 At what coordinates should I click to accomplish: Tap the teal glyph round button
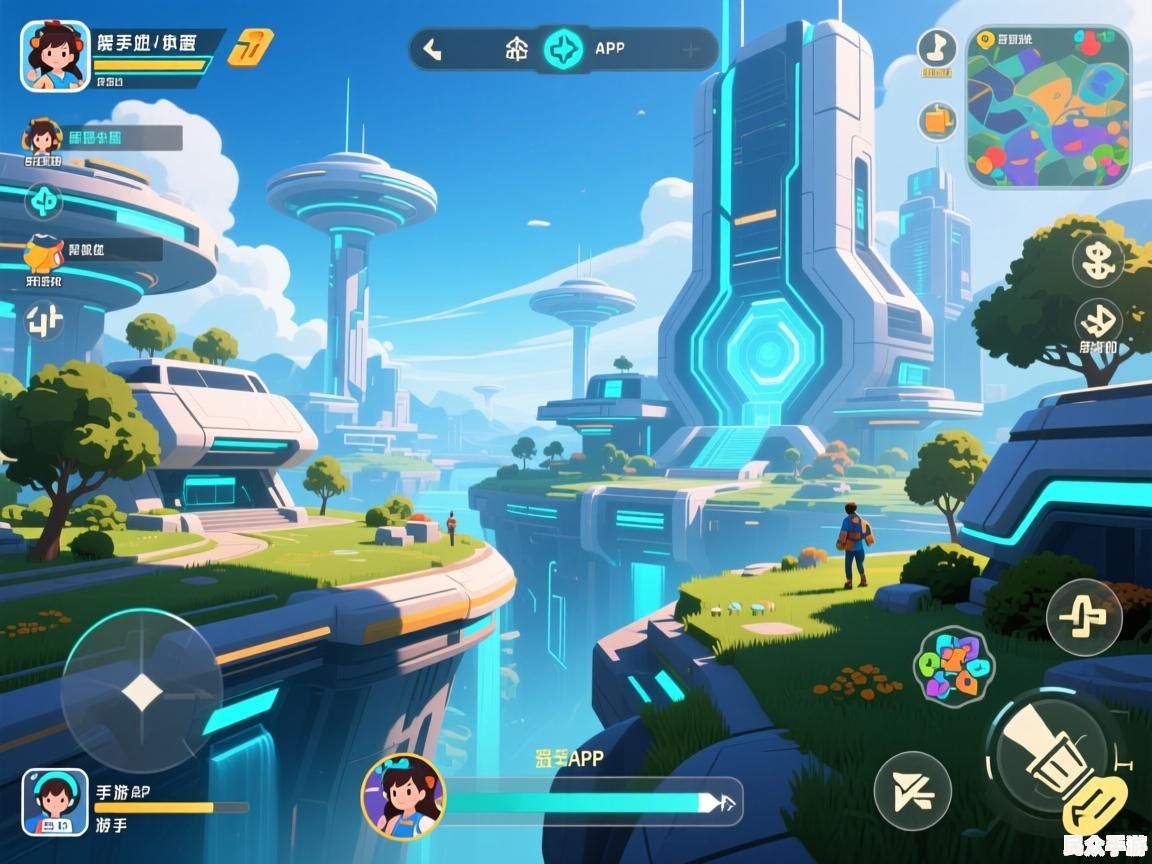[43, 201]
